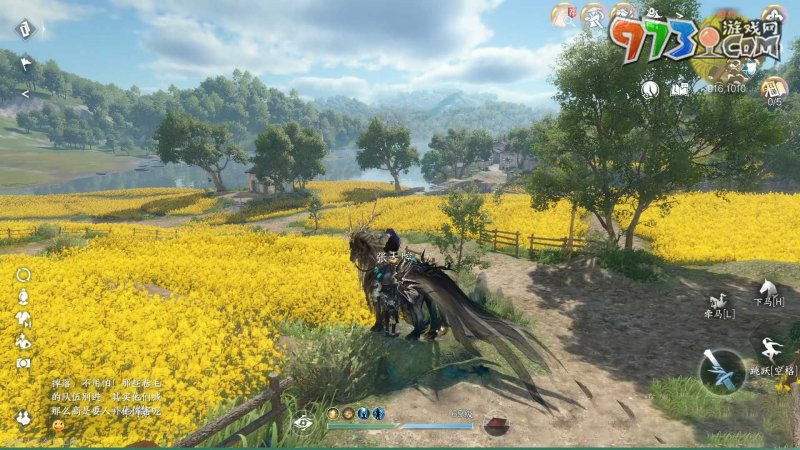Open the chat message box

click(105, 397)
